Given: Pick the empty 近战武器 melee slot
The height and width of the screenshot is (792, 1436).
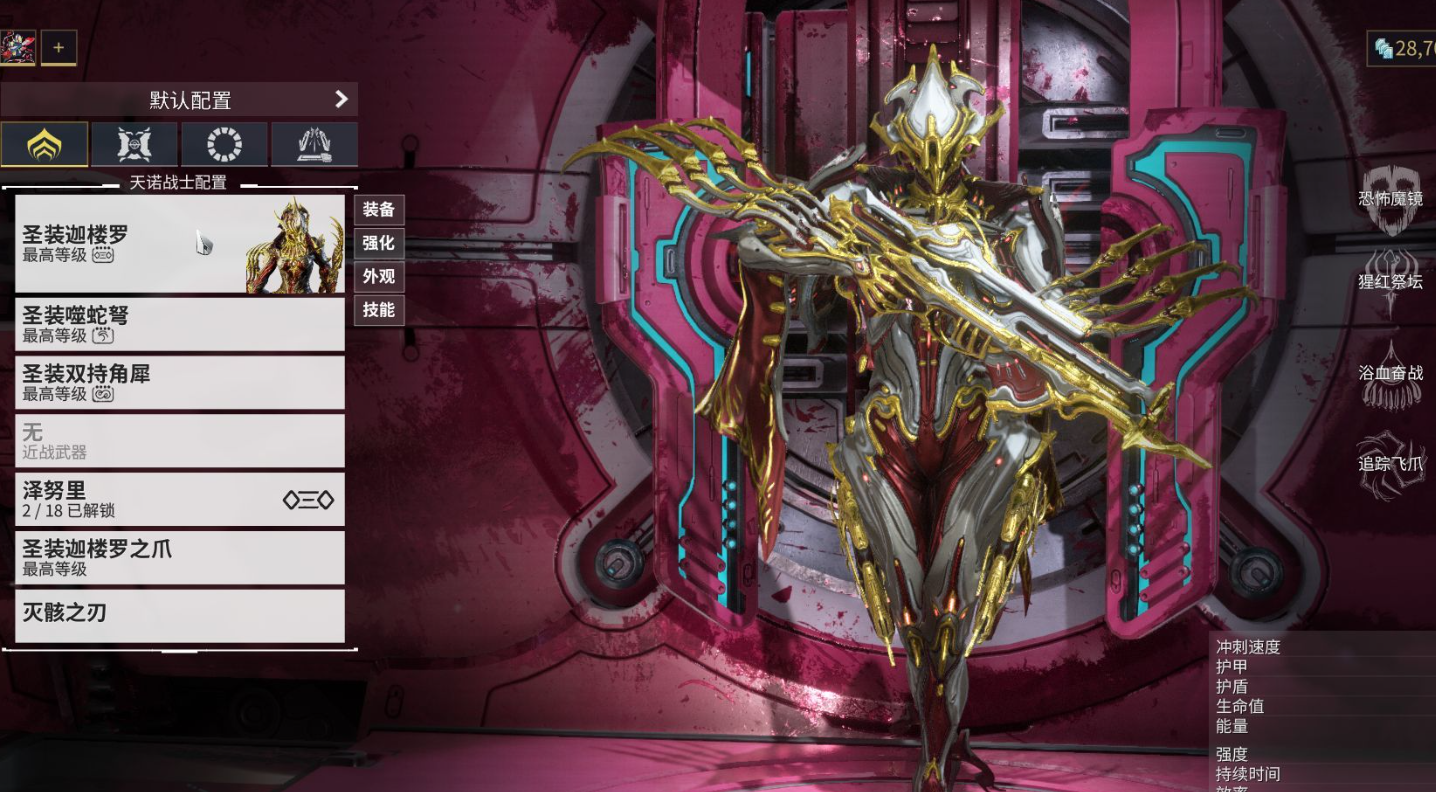Looking at the screenshot, I should [x=179, y=441].
